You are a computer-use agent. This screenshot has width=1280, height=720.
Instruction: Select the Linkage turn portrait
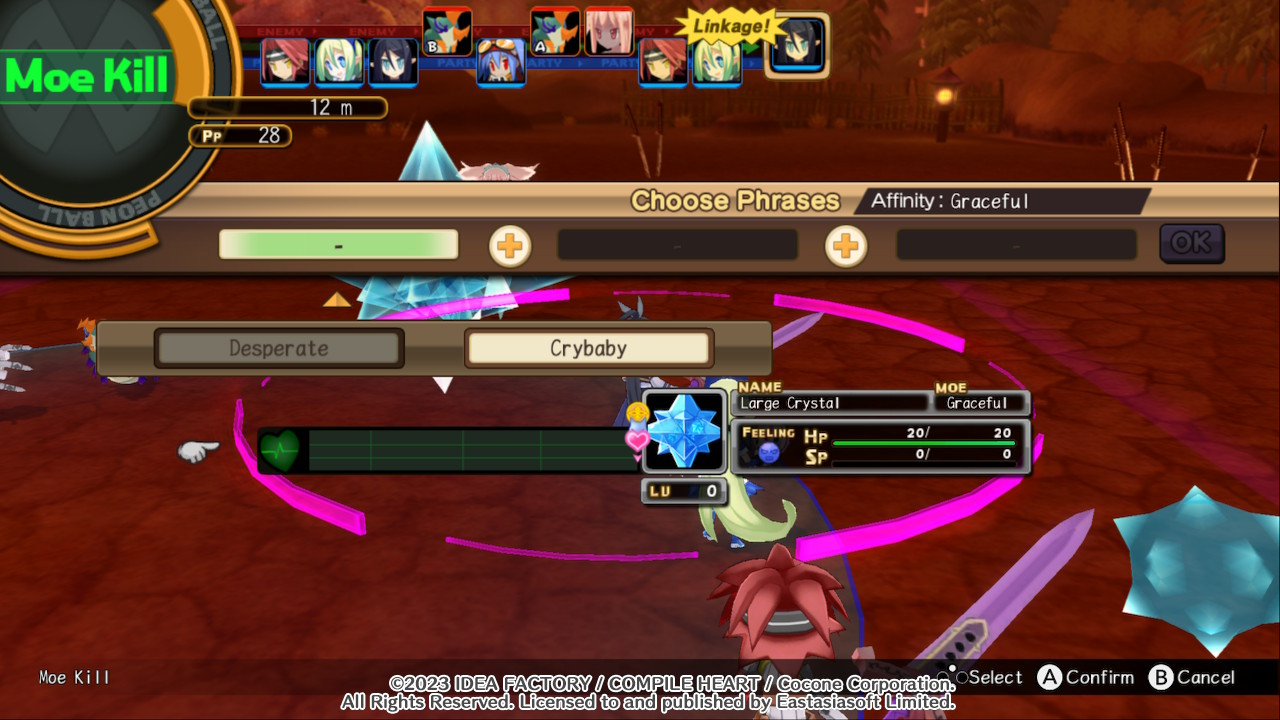[797, 46]
